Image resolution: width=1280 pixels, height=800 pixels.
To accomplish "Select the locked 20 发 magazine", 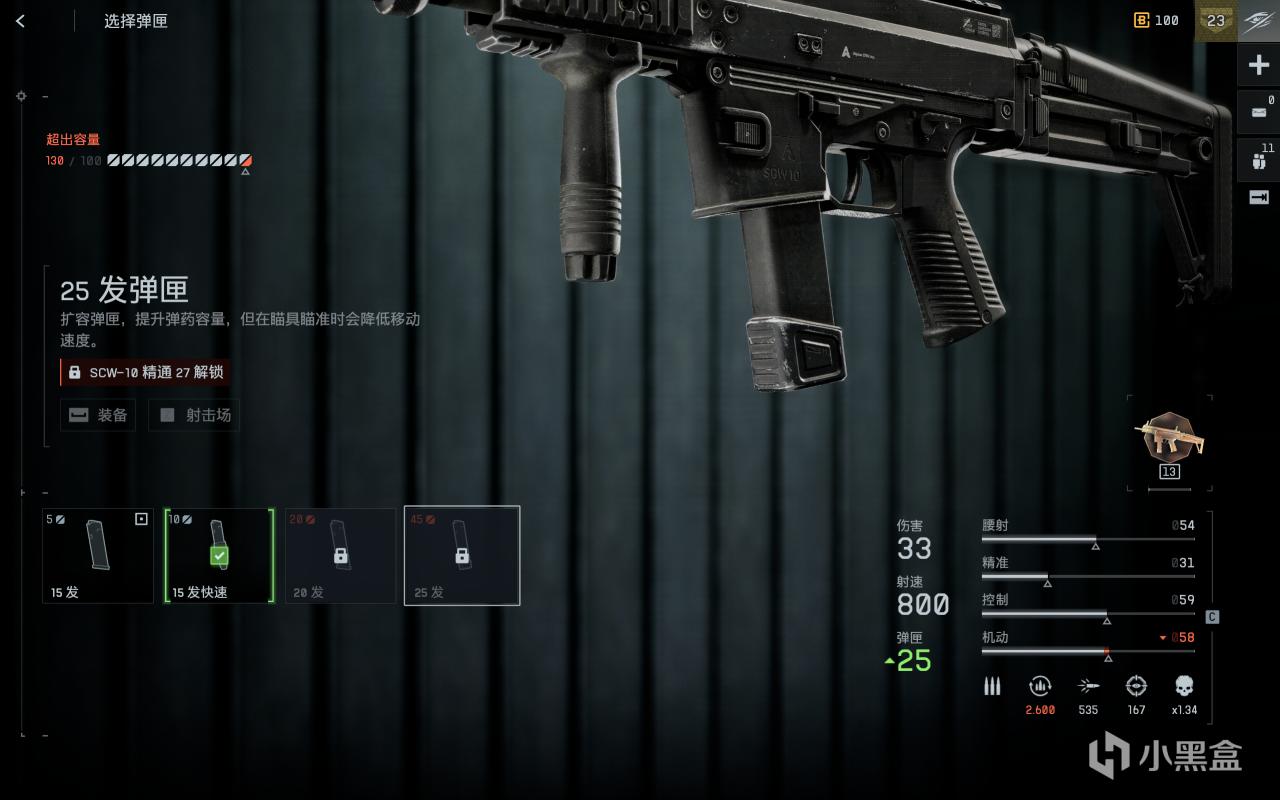I will point(340,556).
